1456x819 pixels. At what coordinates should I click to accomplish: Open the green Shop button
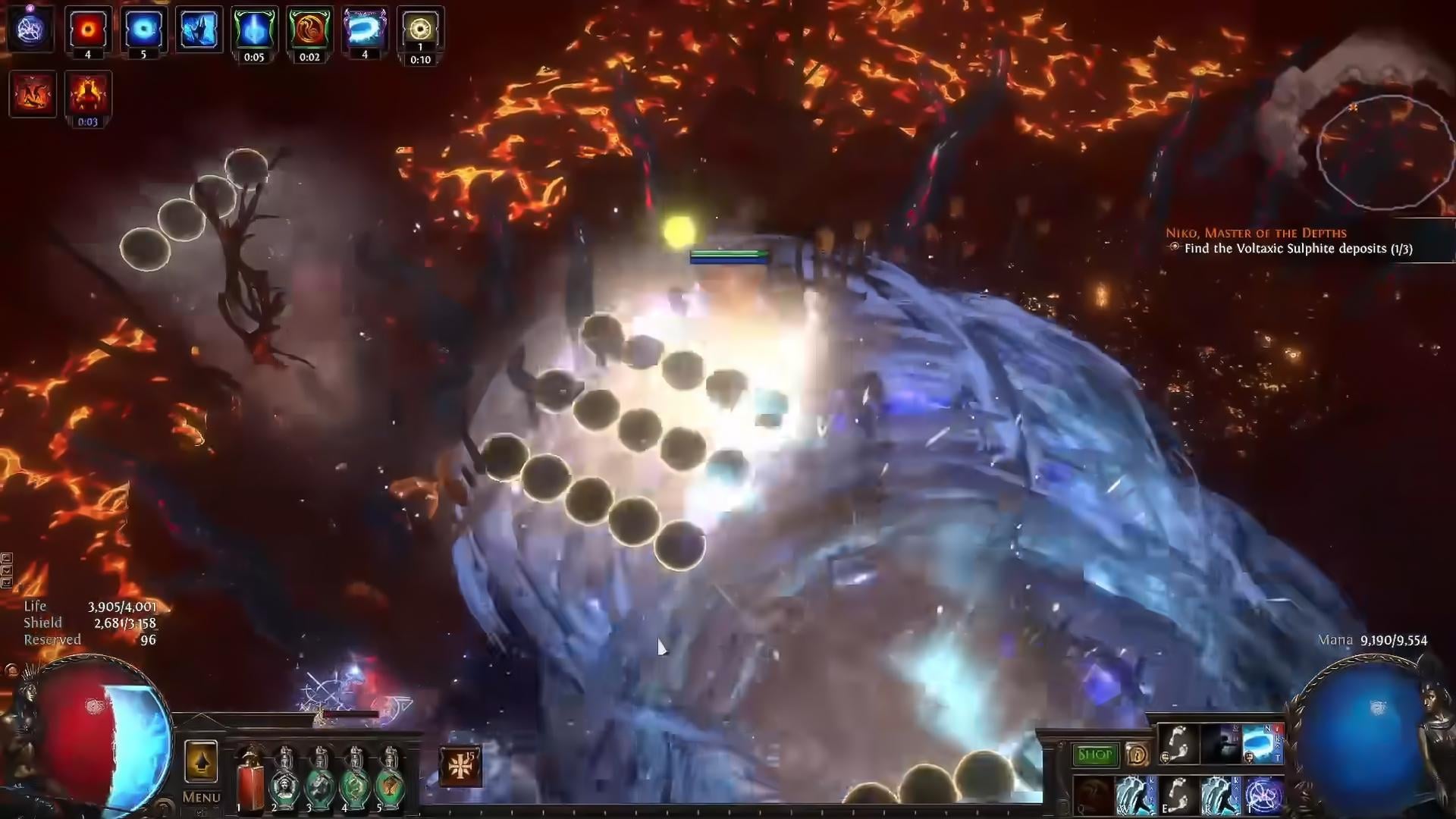[1094, 755]
